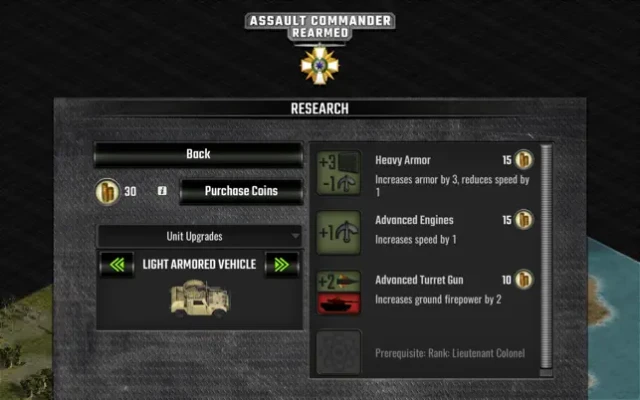Expand the Unit Upgrades dropdown

(198, 236)
